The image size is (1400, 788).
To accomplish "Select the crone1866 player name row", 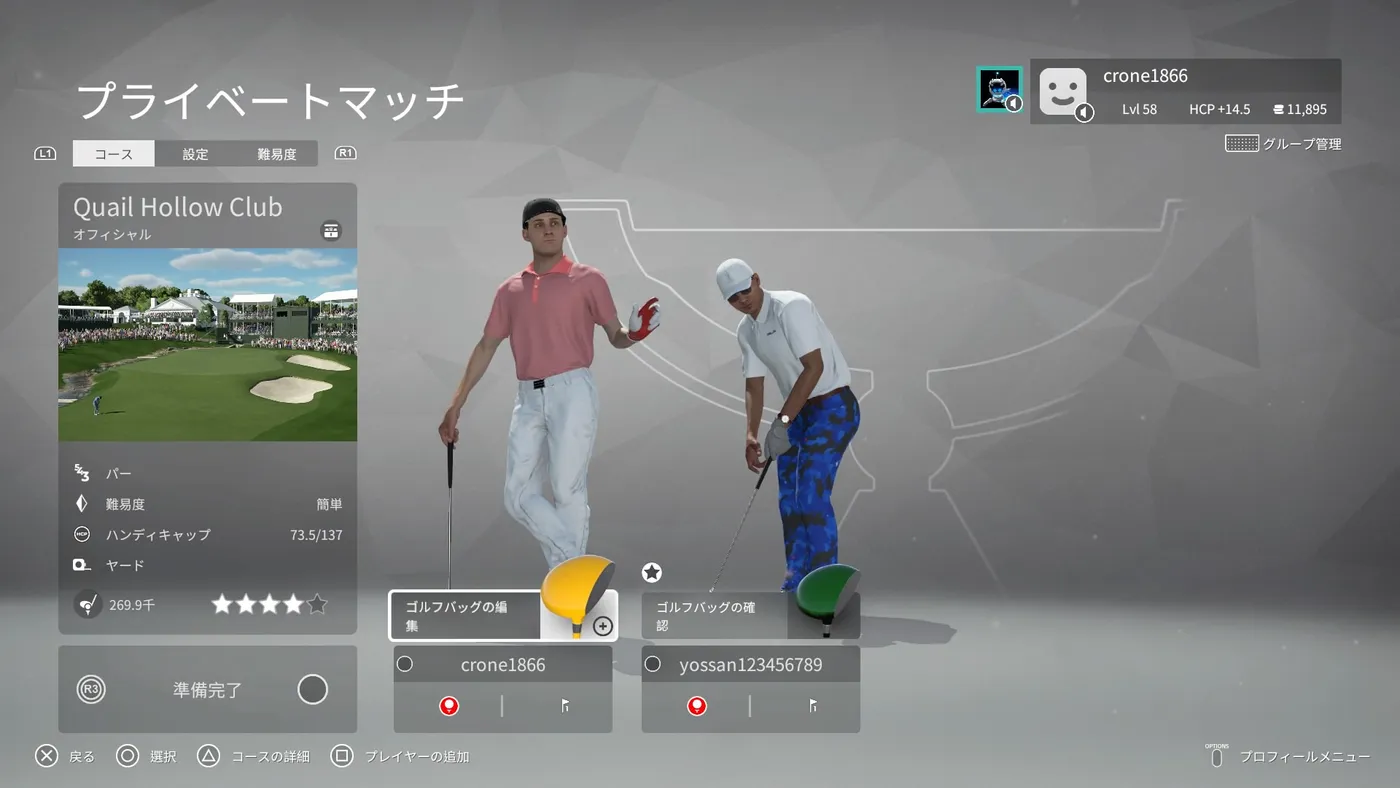I will coord(503,664).
